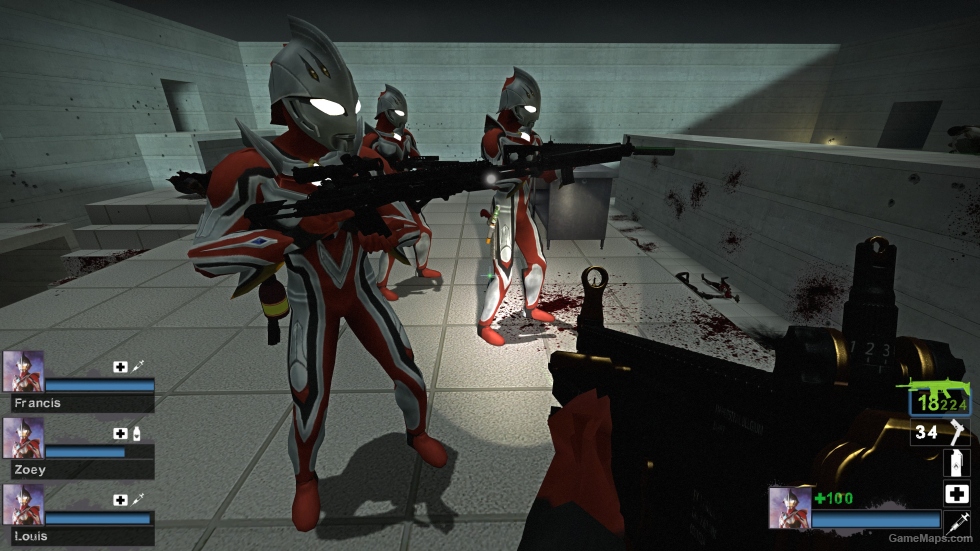The width and height of the screenshot is (980, 551).
Task: Click Francis's teammate portrait
Action: (23, 371)
